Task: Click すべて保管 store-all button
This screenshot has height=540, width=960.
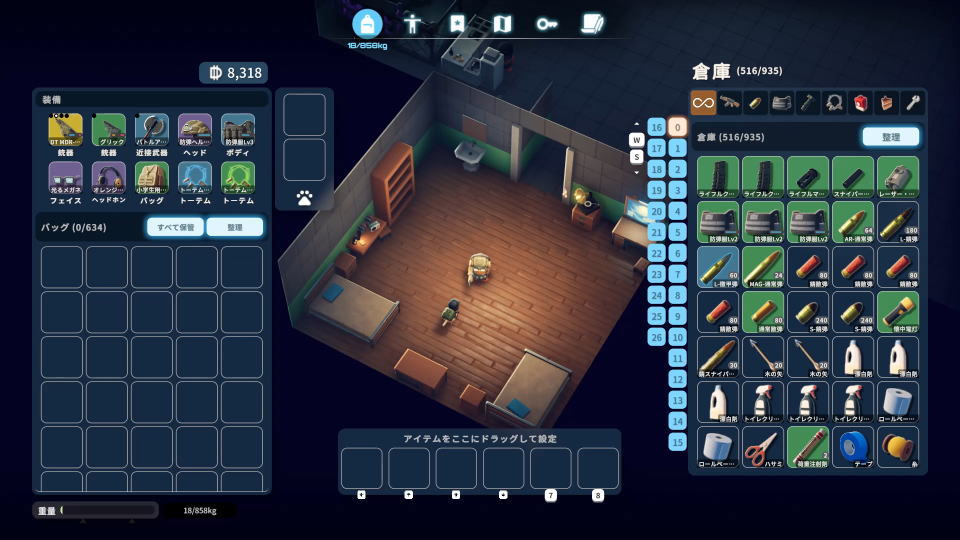Action: (175, 227)
